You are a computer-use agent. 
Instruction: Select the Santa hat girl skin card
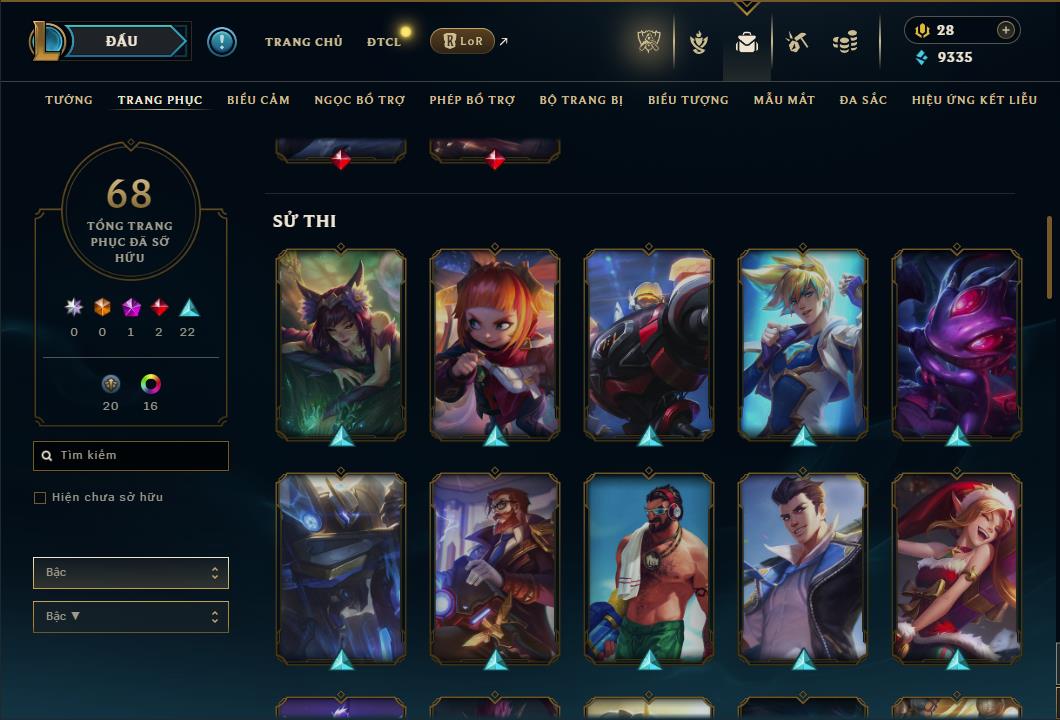pyautogui.click(x=957, y=567)
